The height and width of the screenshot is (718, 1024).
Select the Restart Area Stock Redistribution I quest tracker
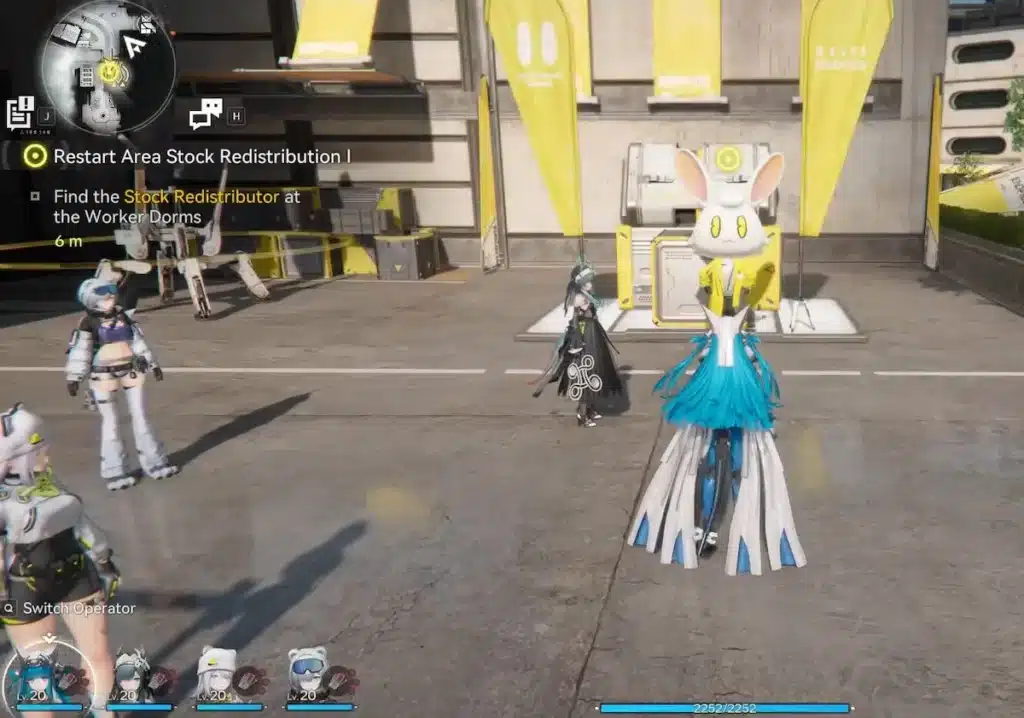[x=200, y=156]
